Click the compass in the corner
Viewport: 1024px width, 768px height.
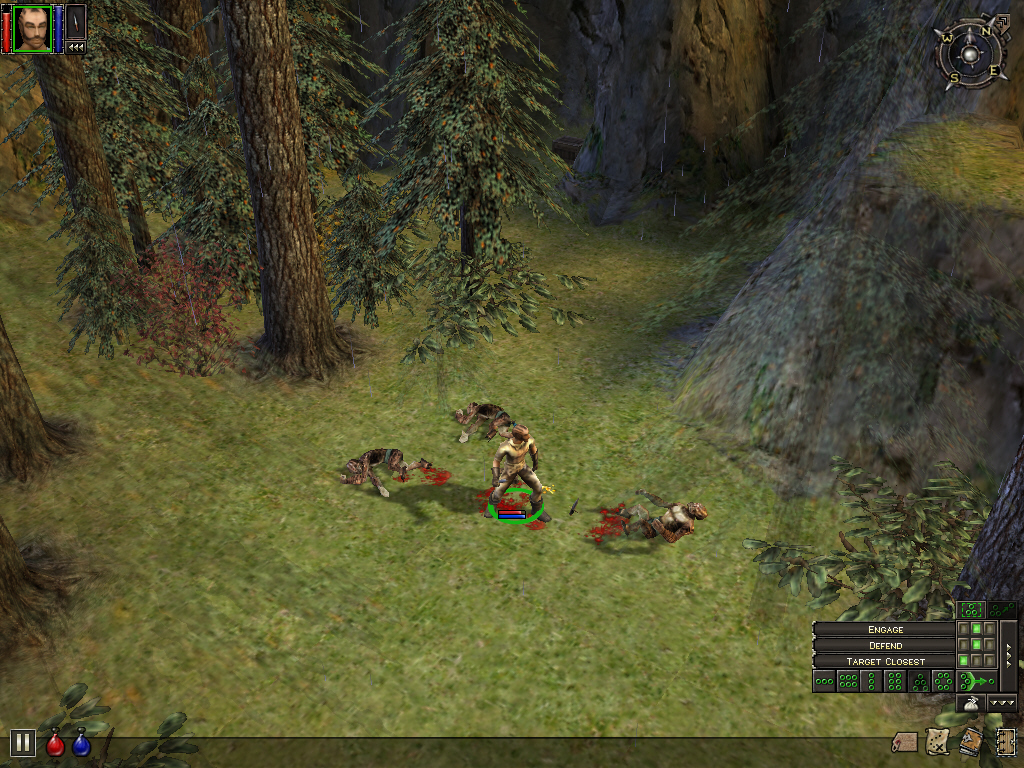point(968,53)
